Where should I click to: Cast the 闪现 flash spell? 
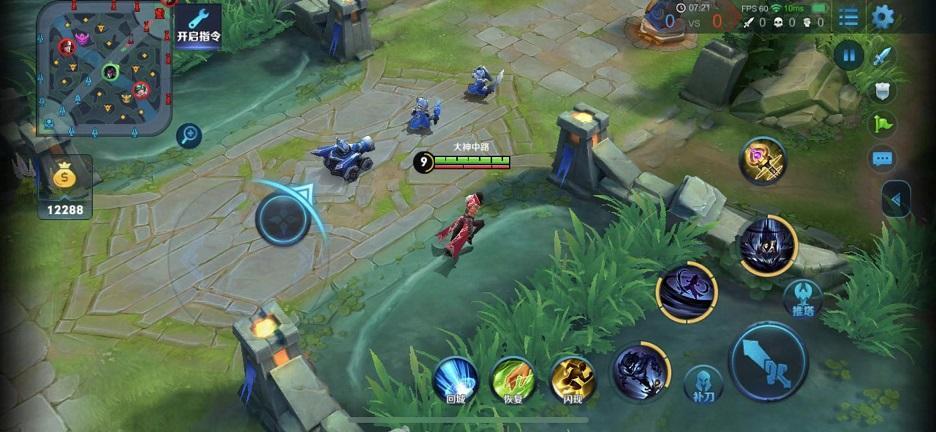[573, 379]
